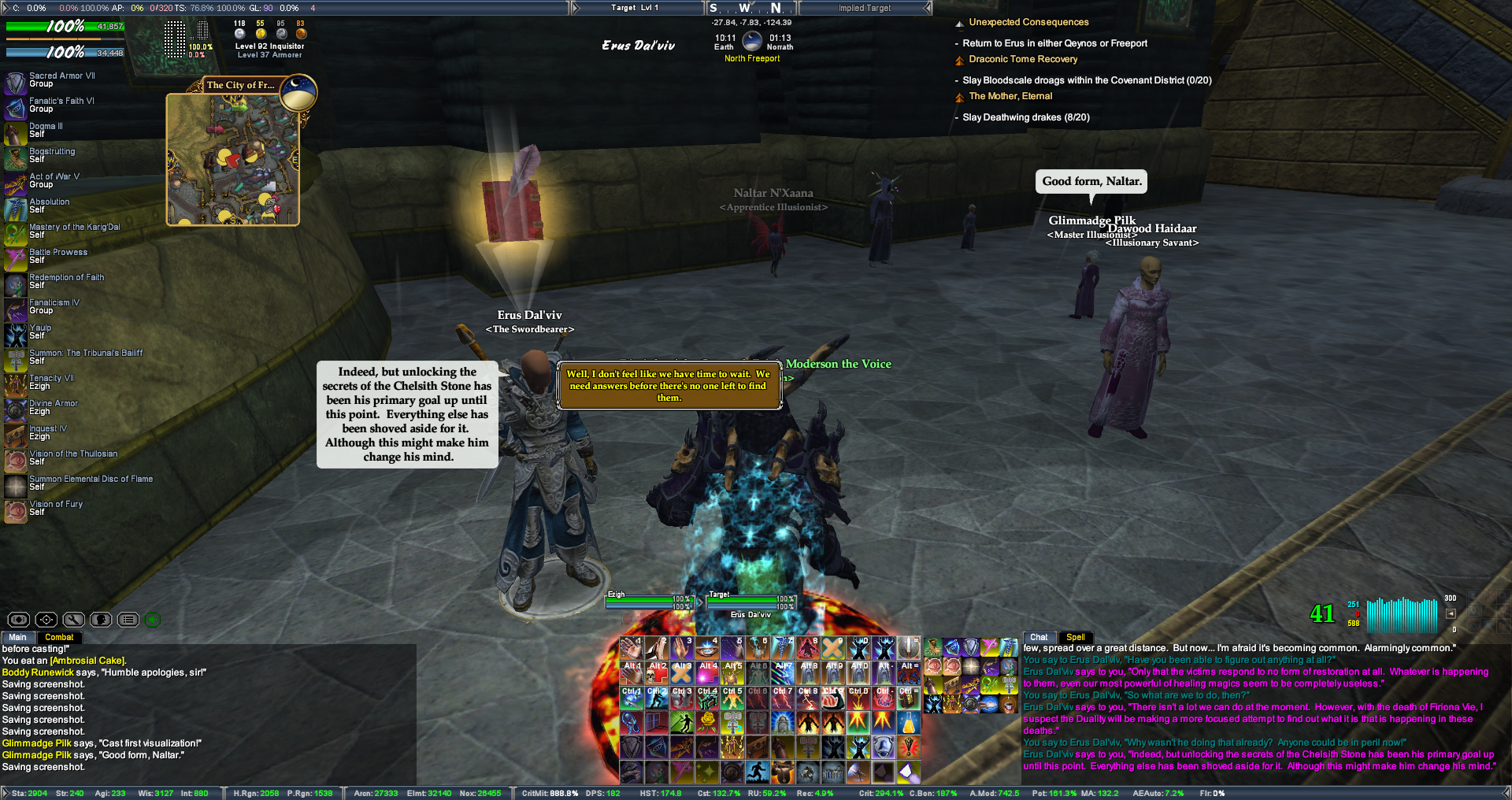Click the glowing quest book with feather
This screenshot has height=800, width=1512.
(x=513, y=206)
